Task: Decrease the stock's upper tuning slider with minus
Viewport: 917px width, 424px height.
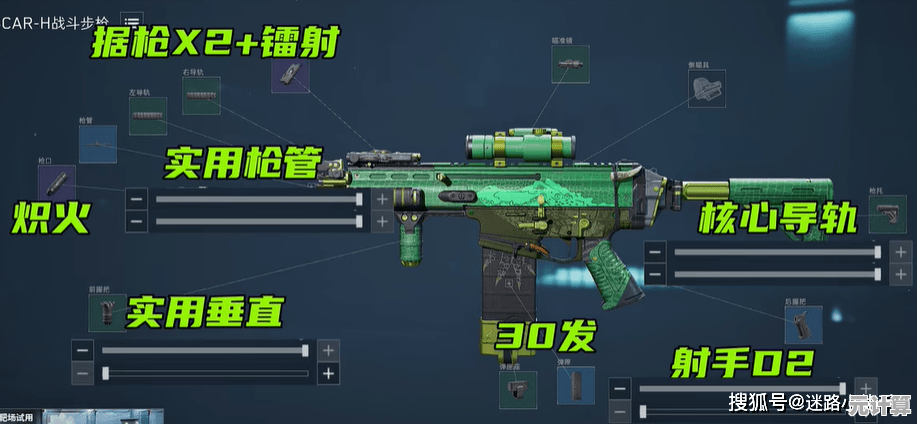Action: pyautogui.click(x=654, y=252)
